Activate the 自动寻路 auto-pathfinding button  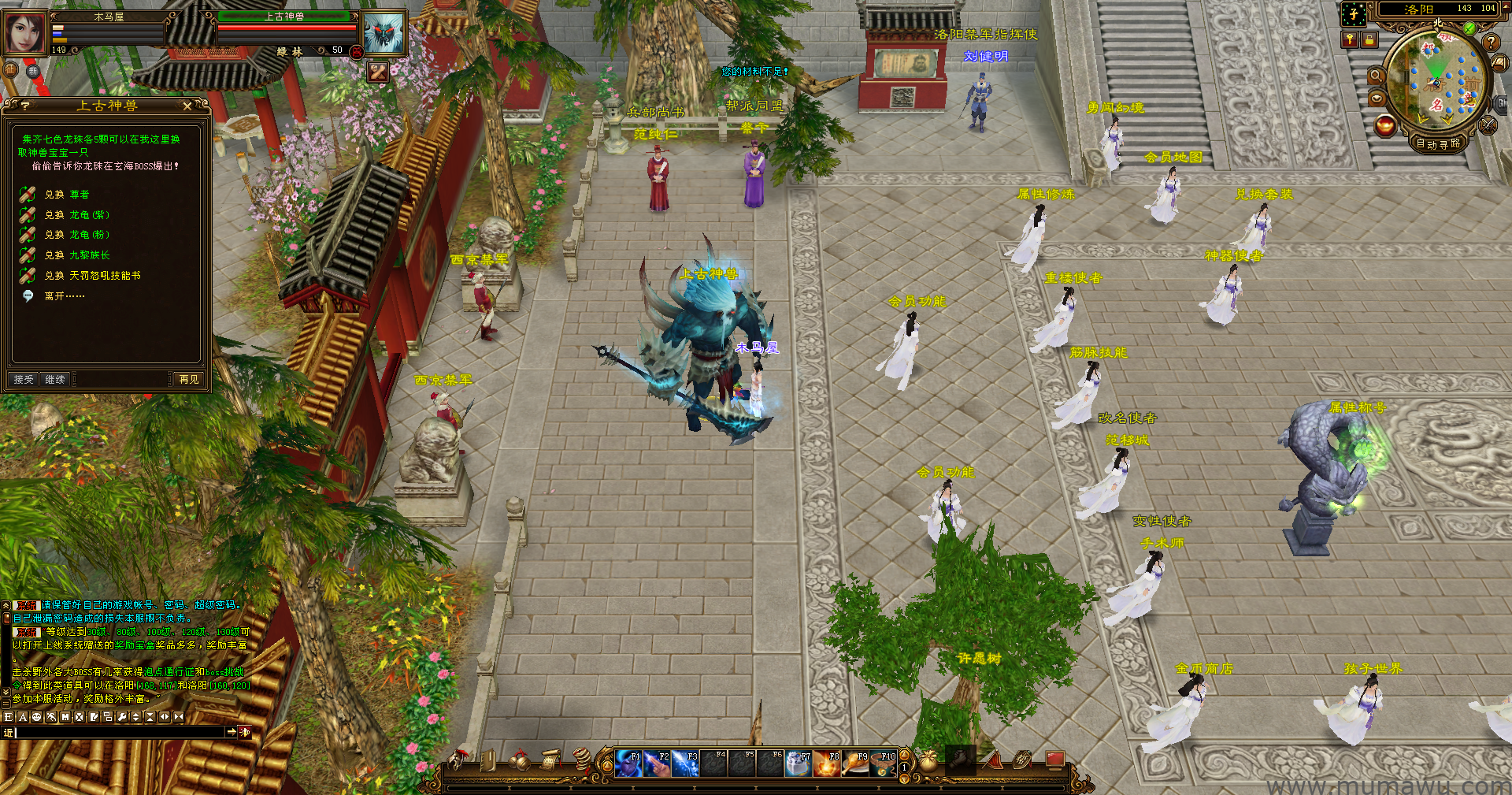(1438, 143)
